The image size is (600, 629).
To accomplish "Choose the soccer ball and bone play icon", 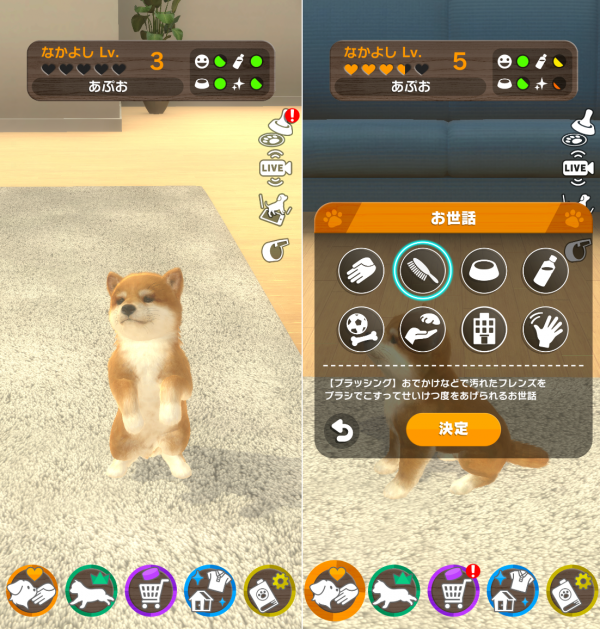I will (361, 329).
